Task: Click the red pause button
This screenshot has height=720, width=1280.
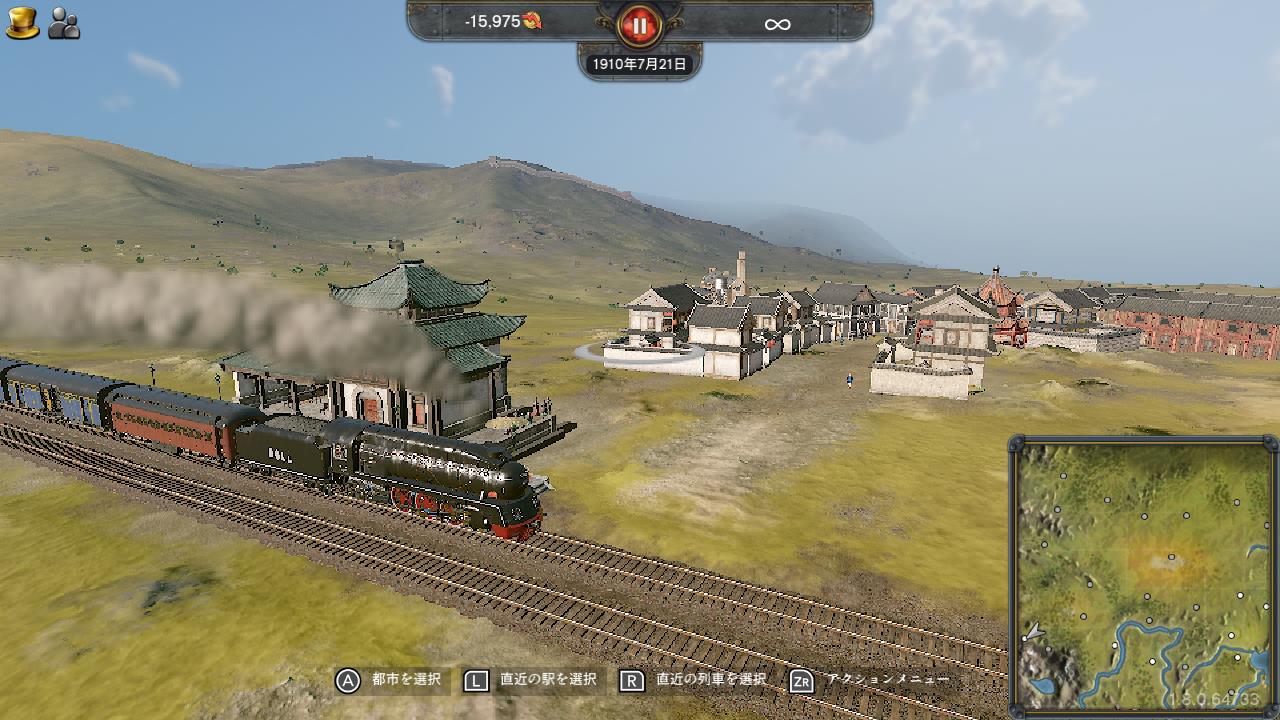Action: pyautogui.click(x=639, y=24)
